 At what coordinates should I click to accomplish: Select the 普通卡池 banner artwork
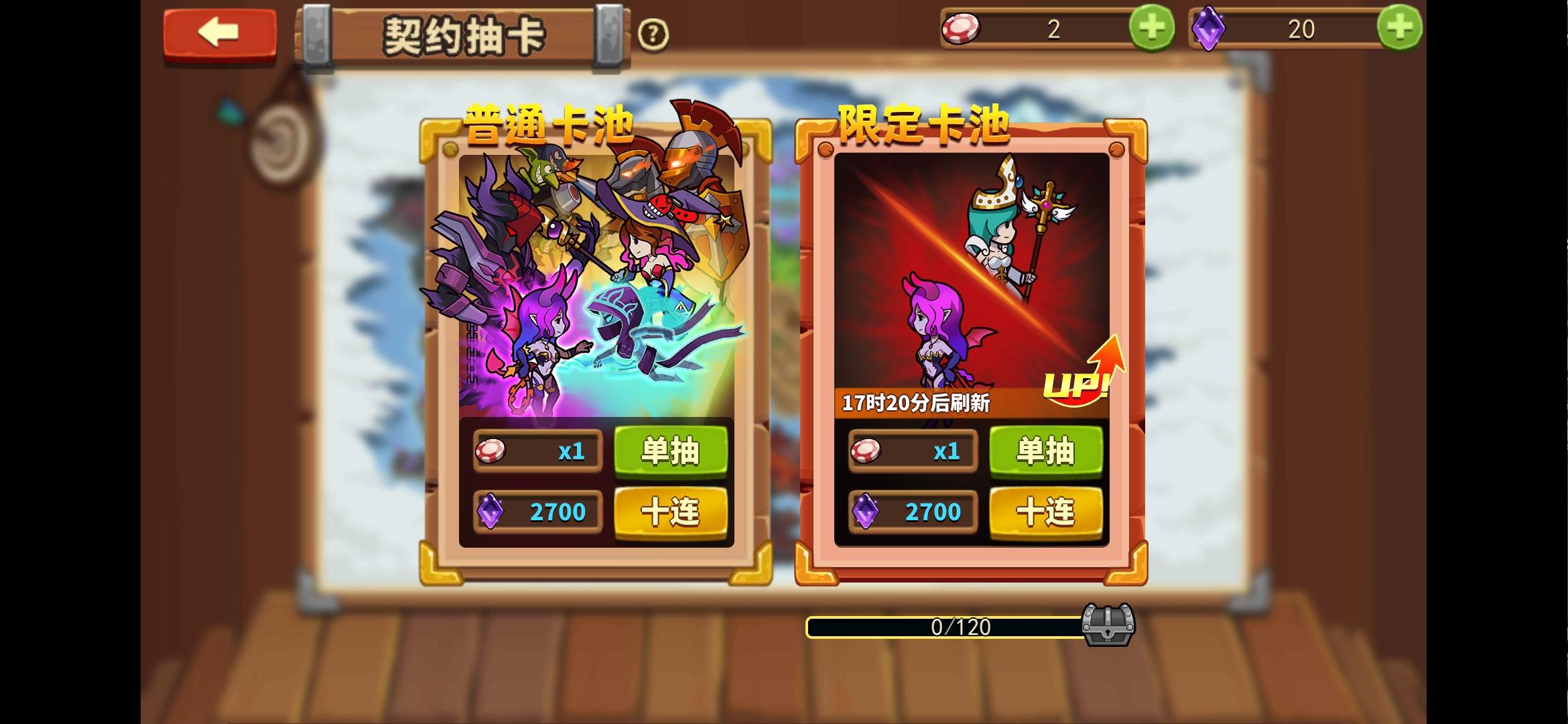click(x=598, y=282)
